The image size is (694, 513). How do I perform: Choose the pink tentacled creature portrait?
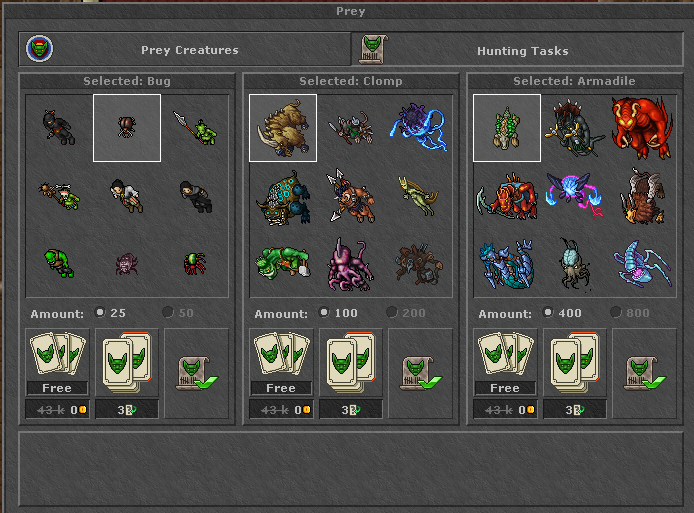pyautogui.click(x=351, y=262)
